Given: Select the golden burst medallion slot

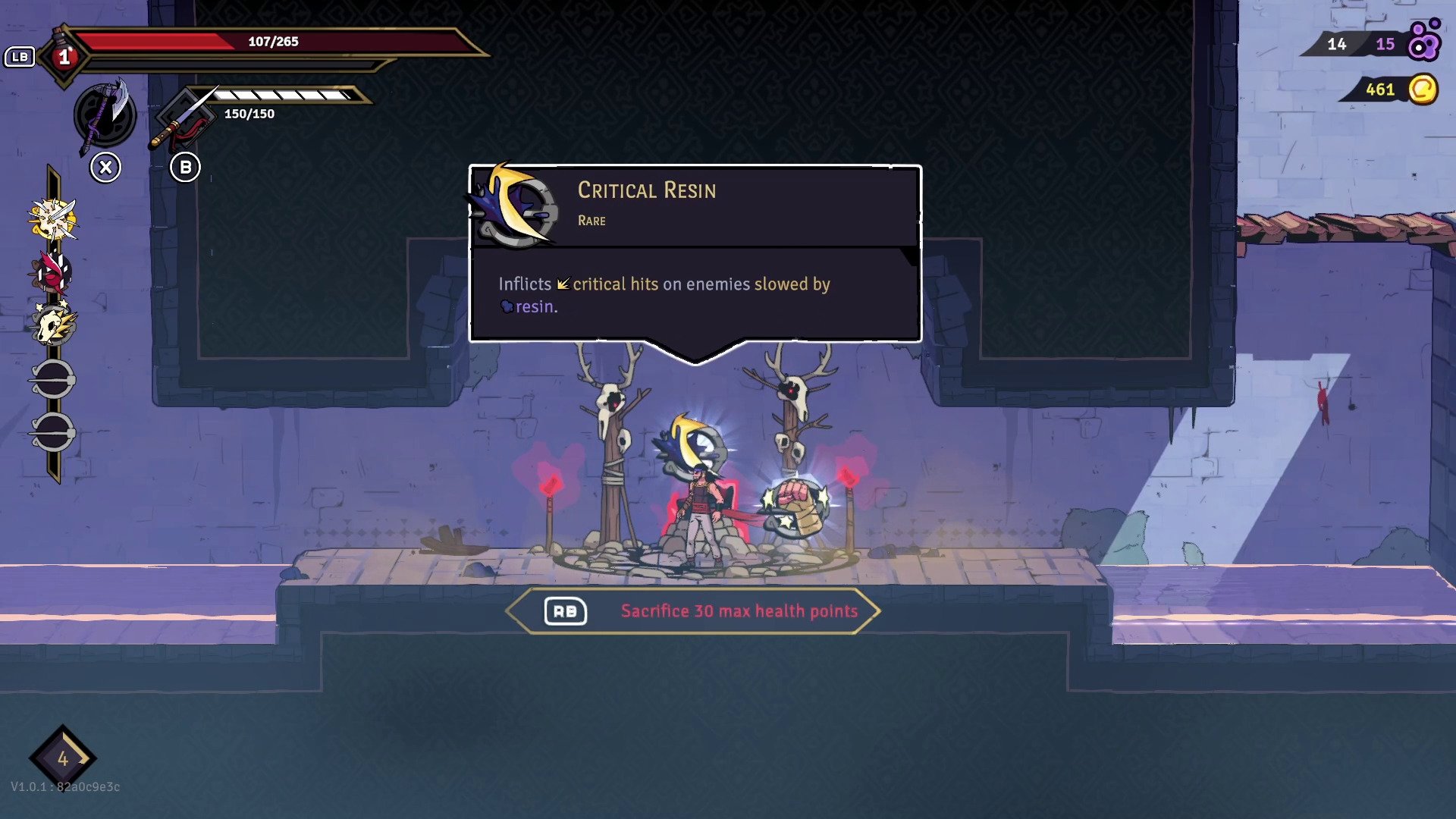Looking at the screenshot, I should click(x=52, y=220).
